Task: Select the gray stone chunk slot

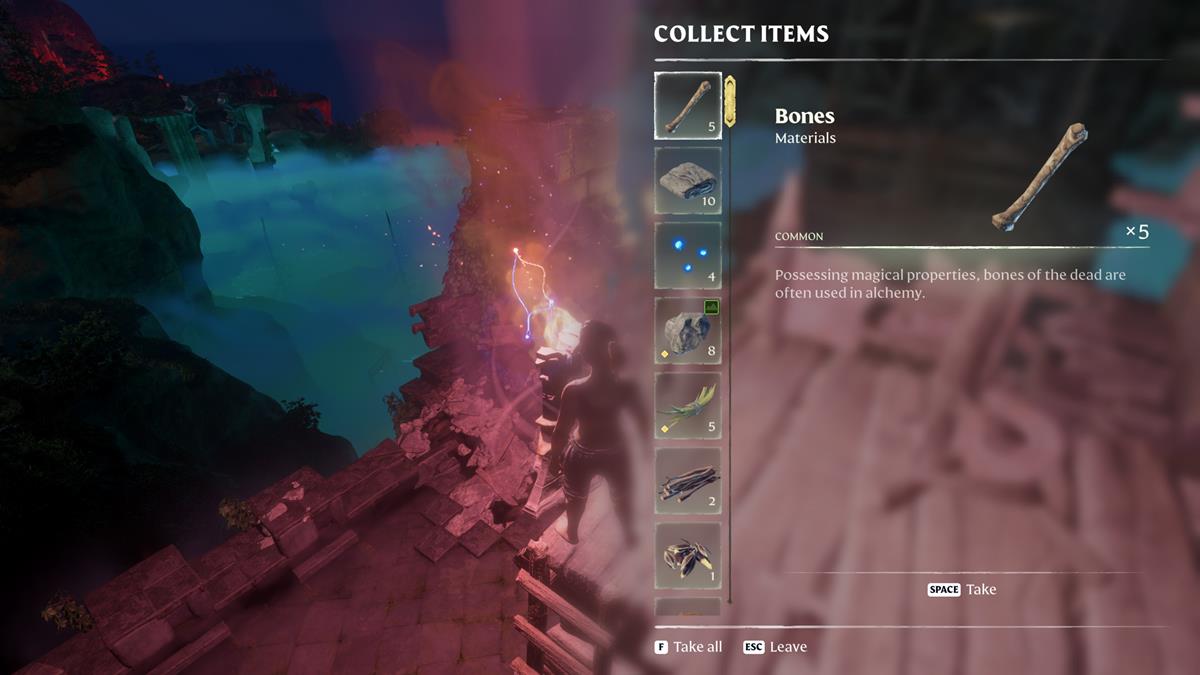Action: point(687,330)
